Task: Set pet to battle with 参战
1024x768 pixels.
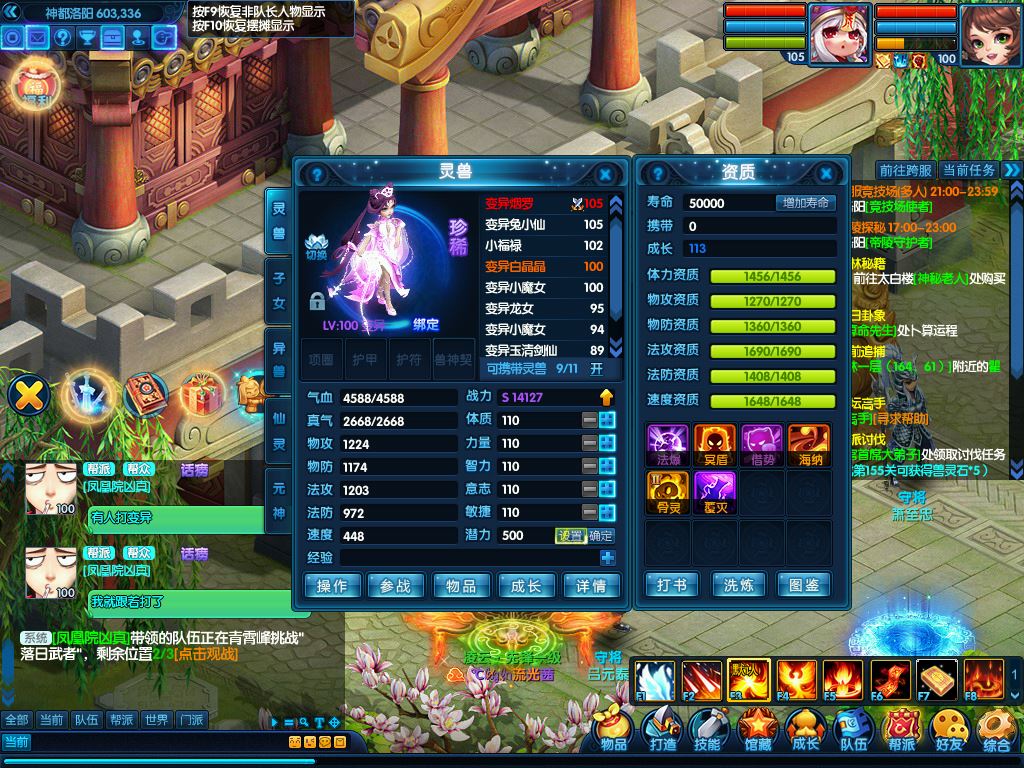Action: coord(396,586)
